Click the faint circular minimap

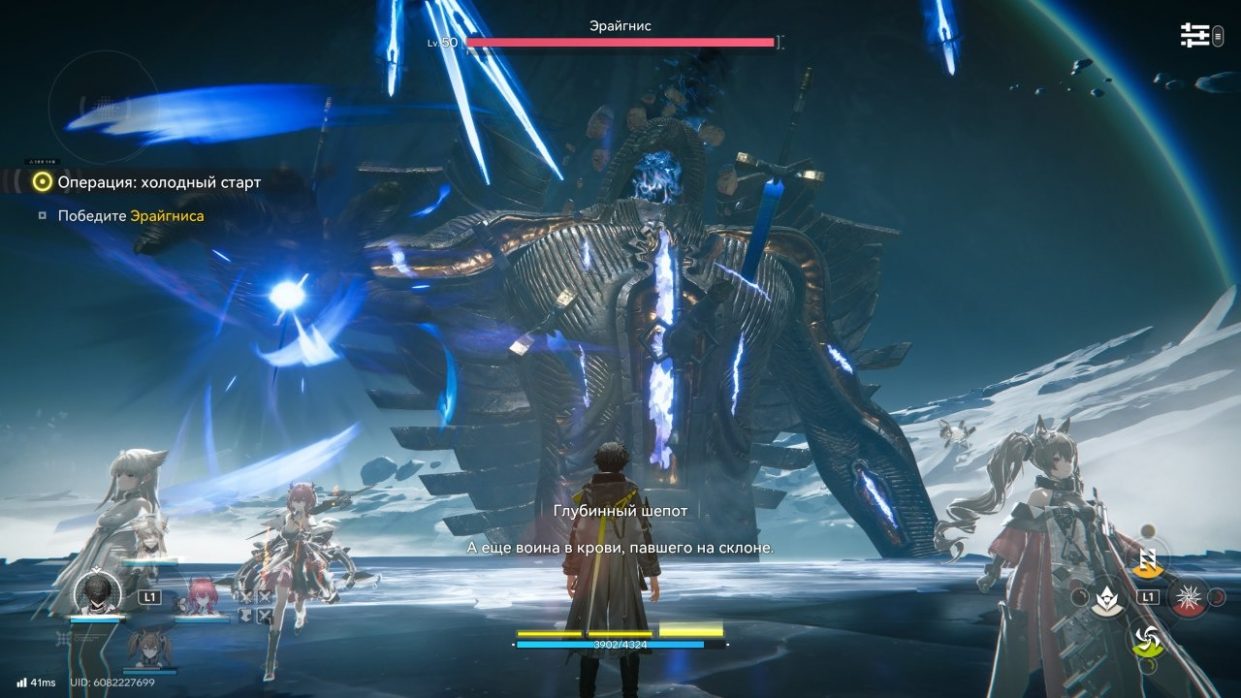102,104
